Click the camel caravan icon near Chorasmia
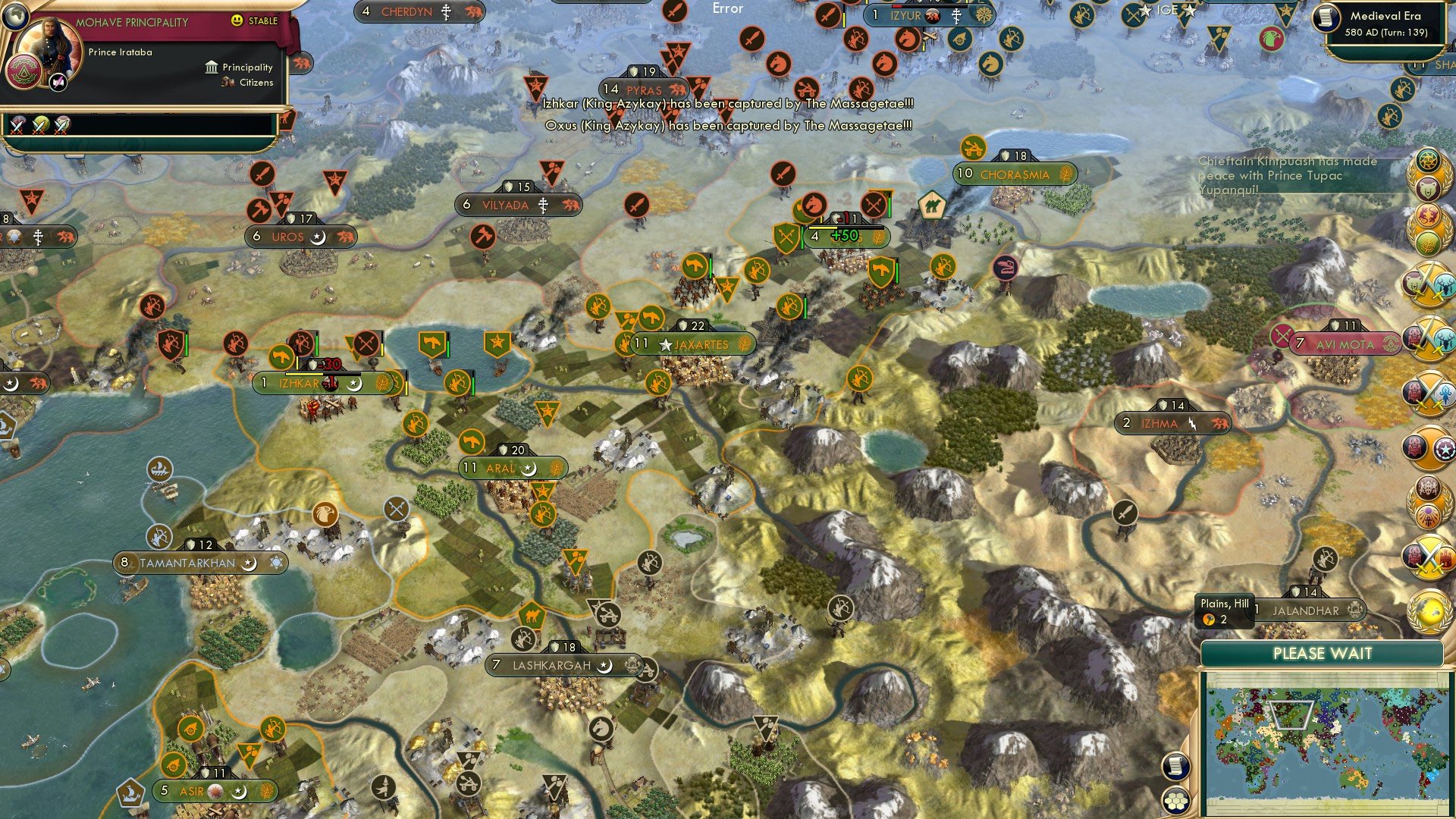 [932, 206]
